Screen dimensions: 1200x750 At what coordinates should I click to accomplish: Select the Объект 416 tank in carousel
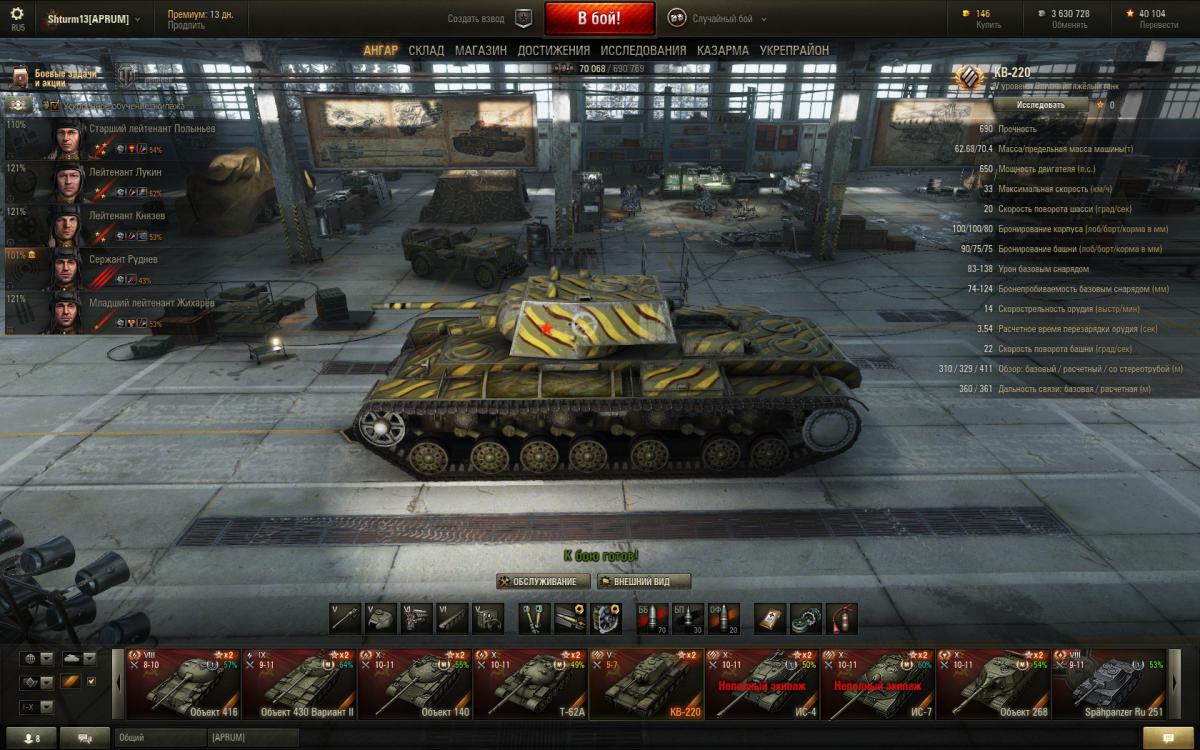click(183, 684)
